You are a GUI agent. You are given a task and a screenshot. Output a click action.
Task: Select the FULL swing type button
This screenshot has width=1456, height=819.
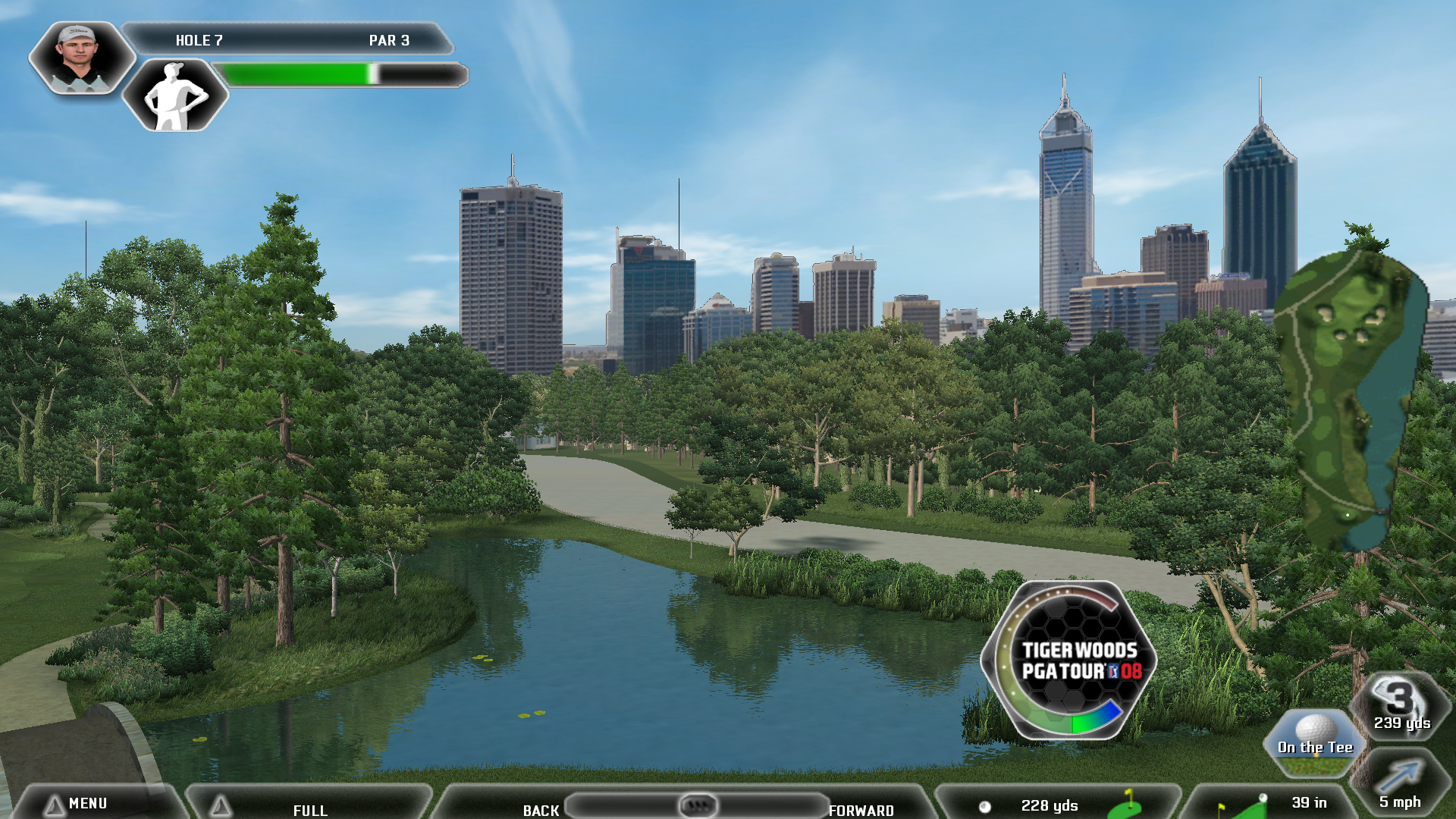pos(309,808)
